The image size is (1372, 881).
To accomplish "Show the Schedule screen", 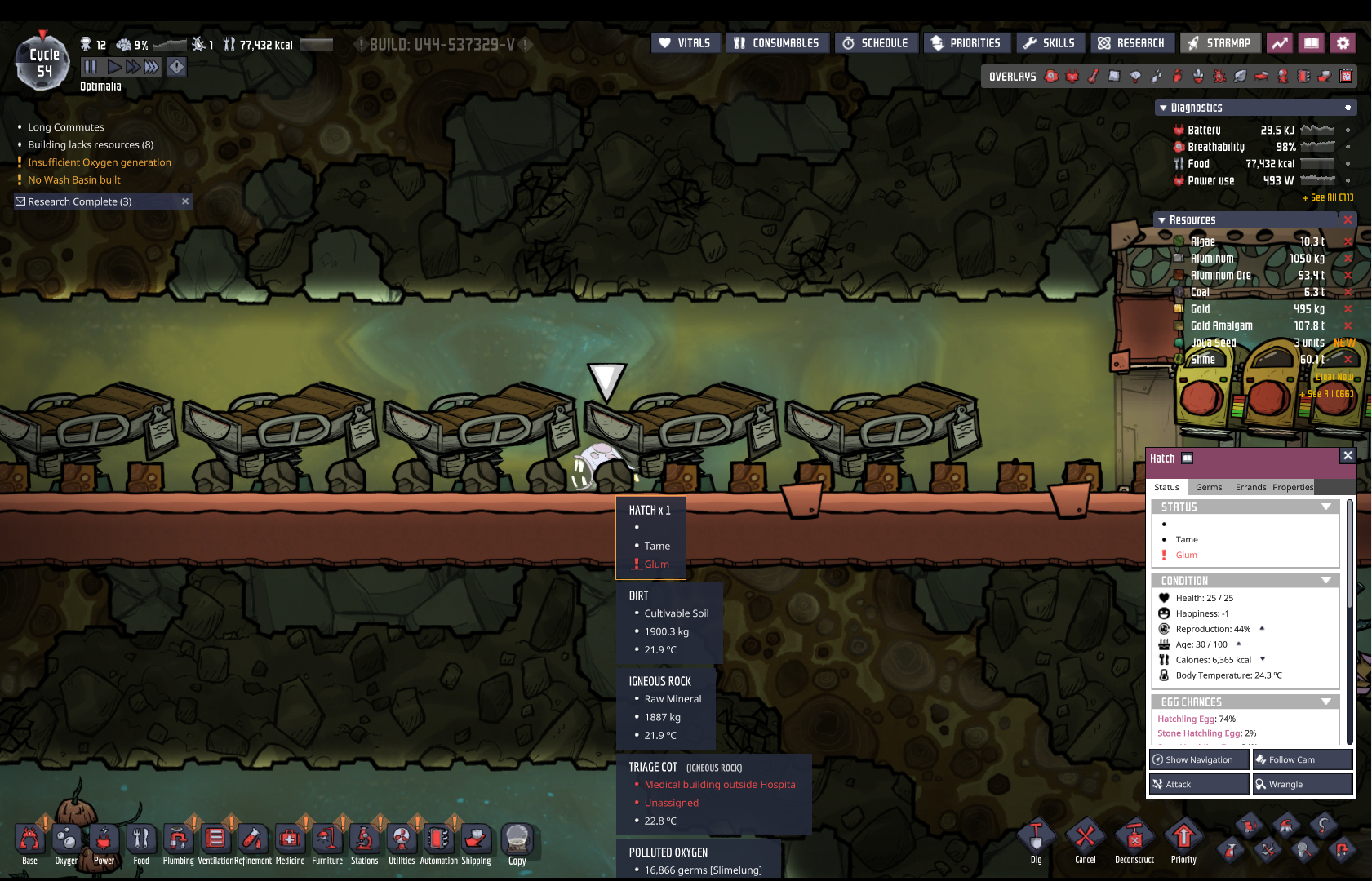I will pyautogui.click(x=876, y=43).
